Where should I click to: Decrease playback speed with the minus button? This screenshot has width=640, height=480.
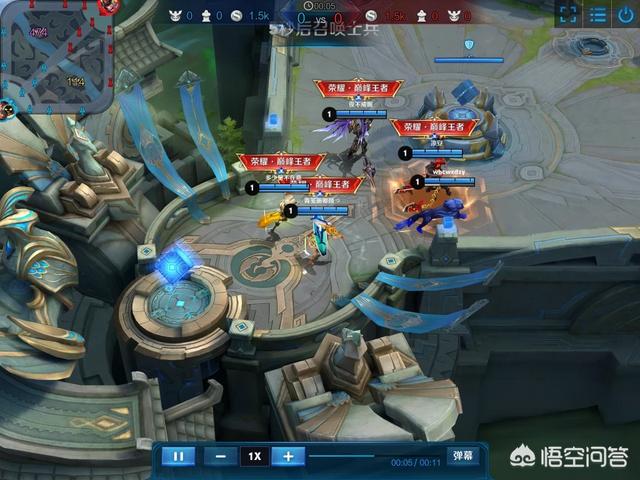[220, 456]
